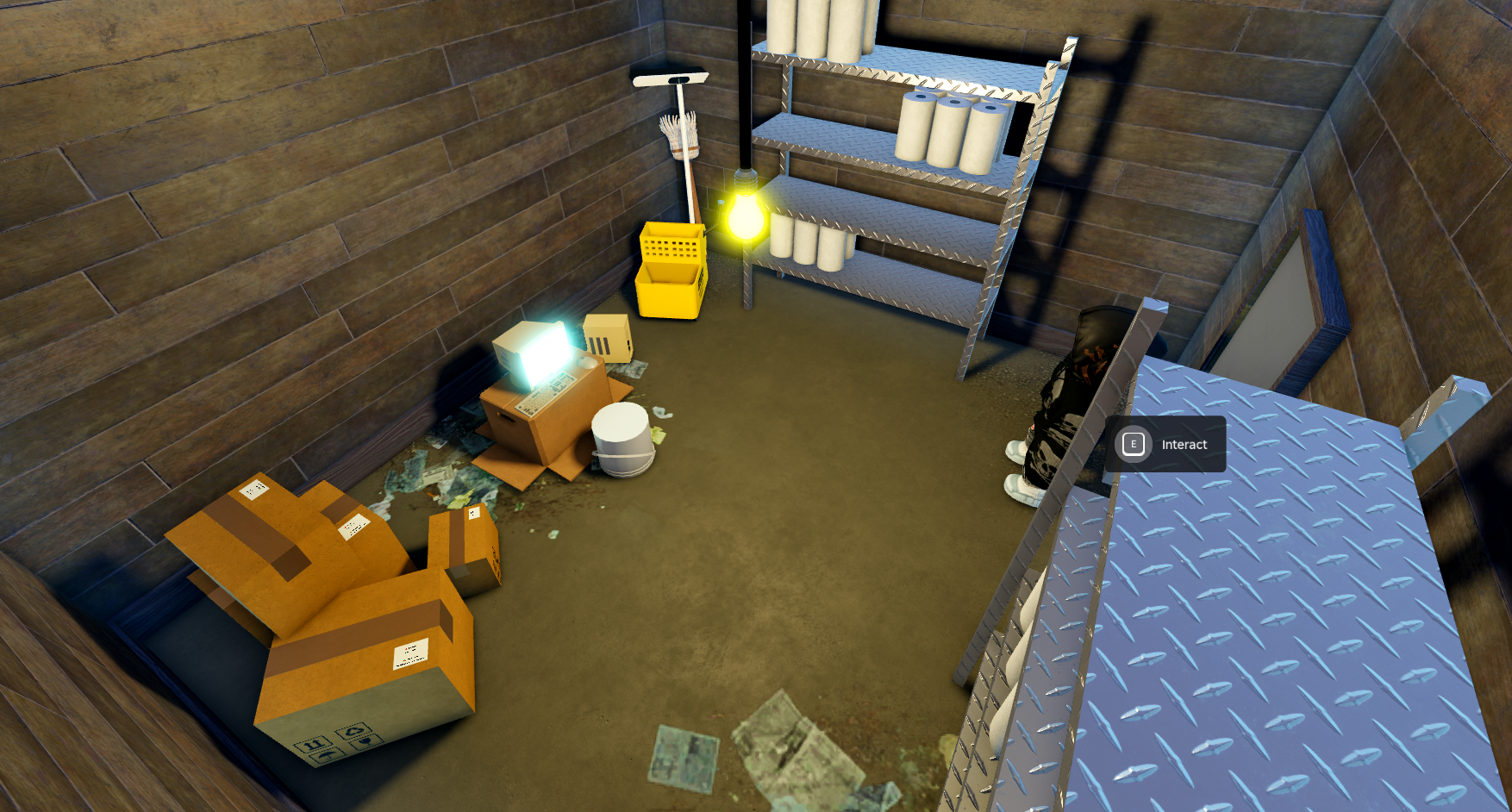Click the white paint bucket
The width and height of the screenshot is (1512, 812).
[620, 441]
